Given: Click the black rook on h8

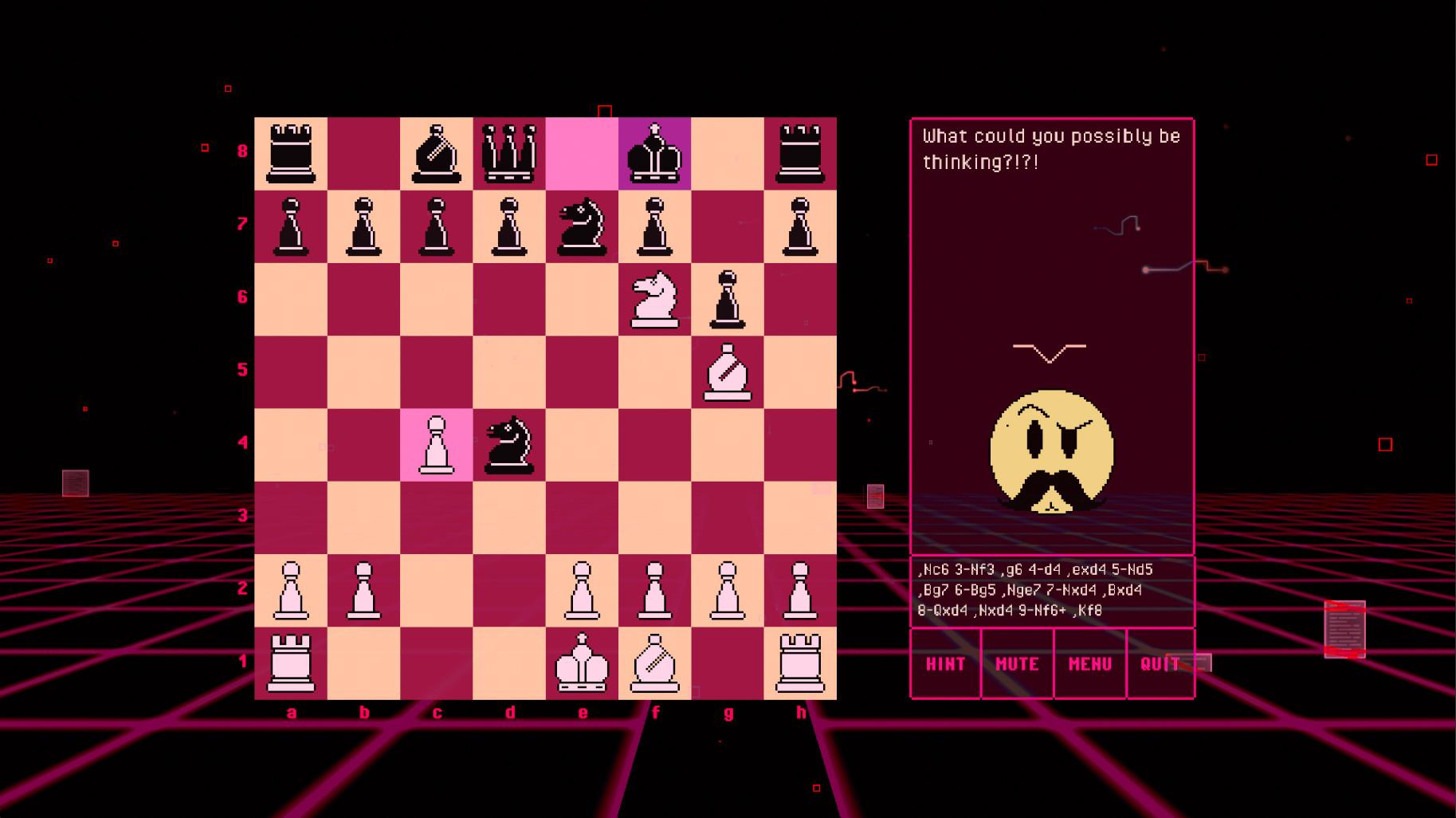Looking at the screenshot, I should point(801,153).
